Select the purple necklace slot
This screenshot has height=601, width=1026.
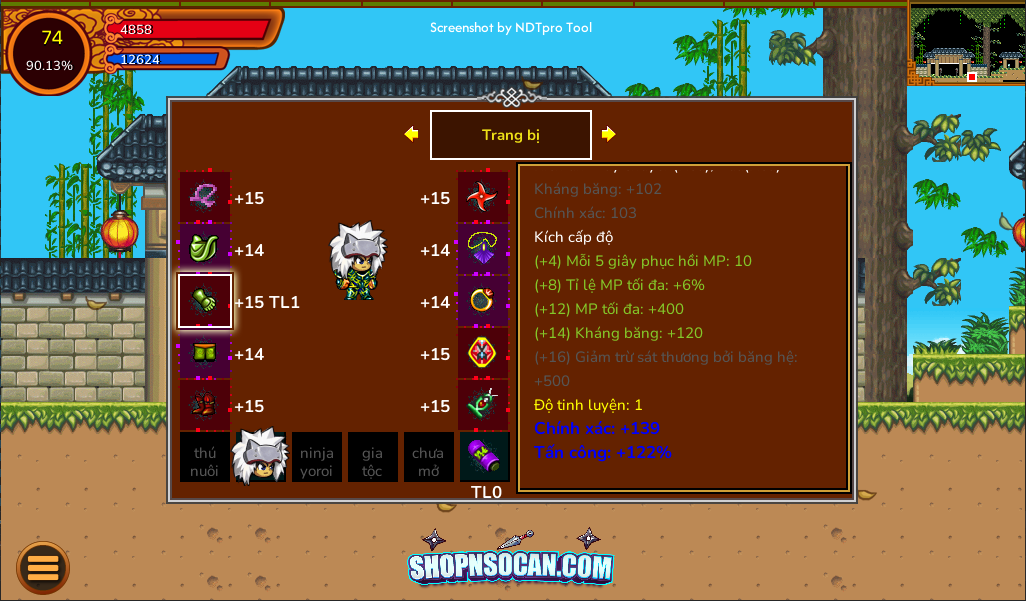(x=484, y=250)
